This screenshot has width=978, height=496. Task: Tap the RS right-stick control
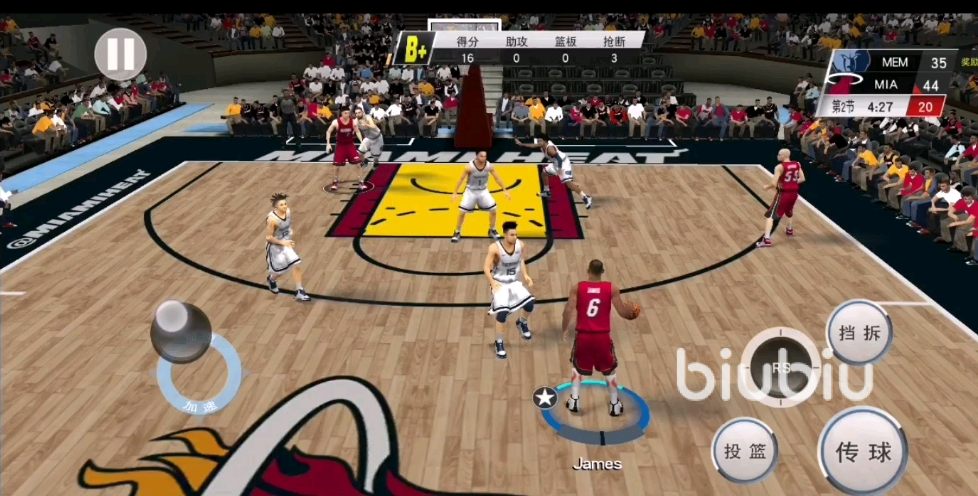click(x=781, y=366)
